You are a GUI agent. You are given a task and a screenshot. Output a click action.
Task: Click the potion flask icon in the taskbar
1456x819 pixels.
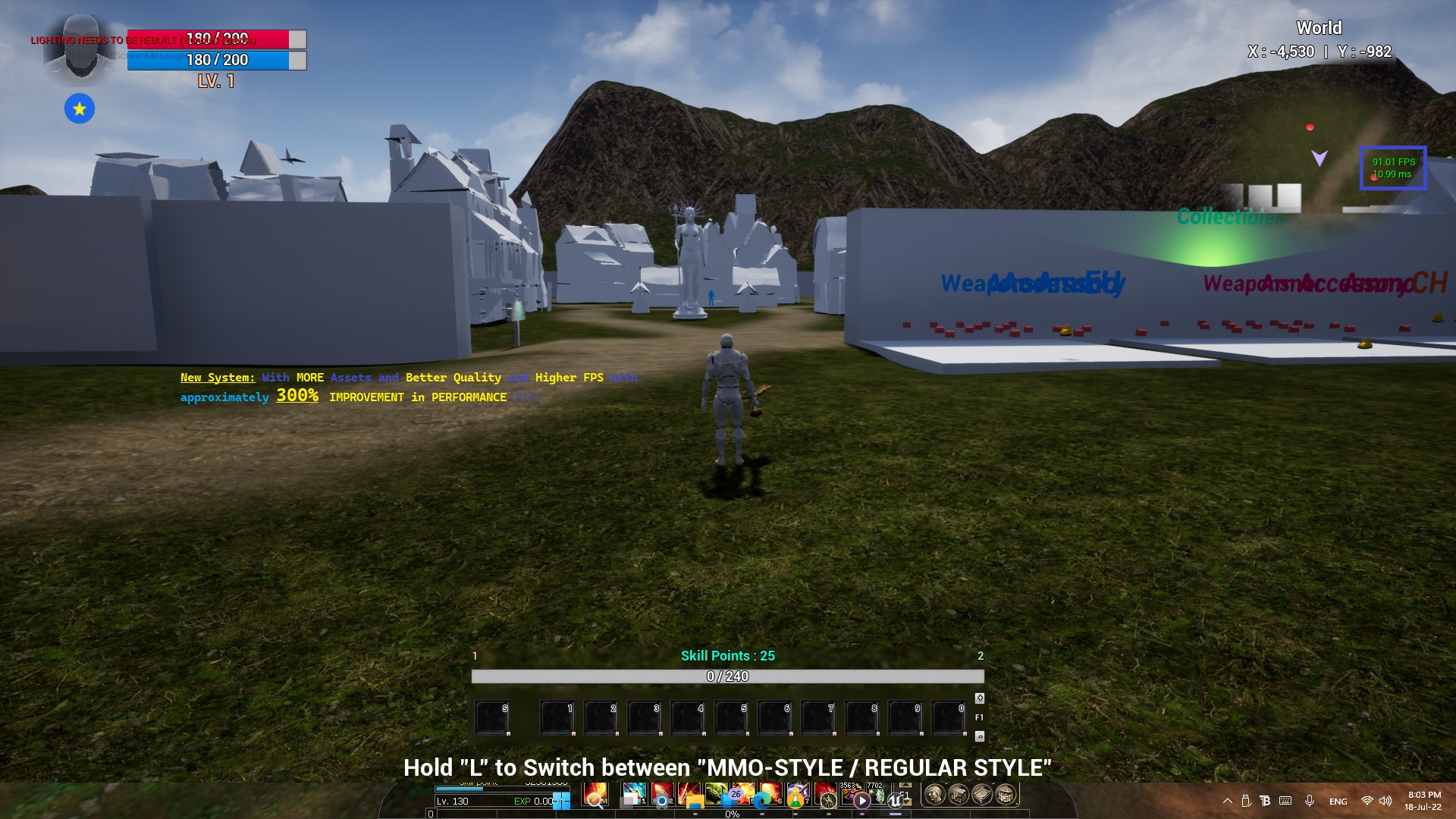[x=795, y=799]
